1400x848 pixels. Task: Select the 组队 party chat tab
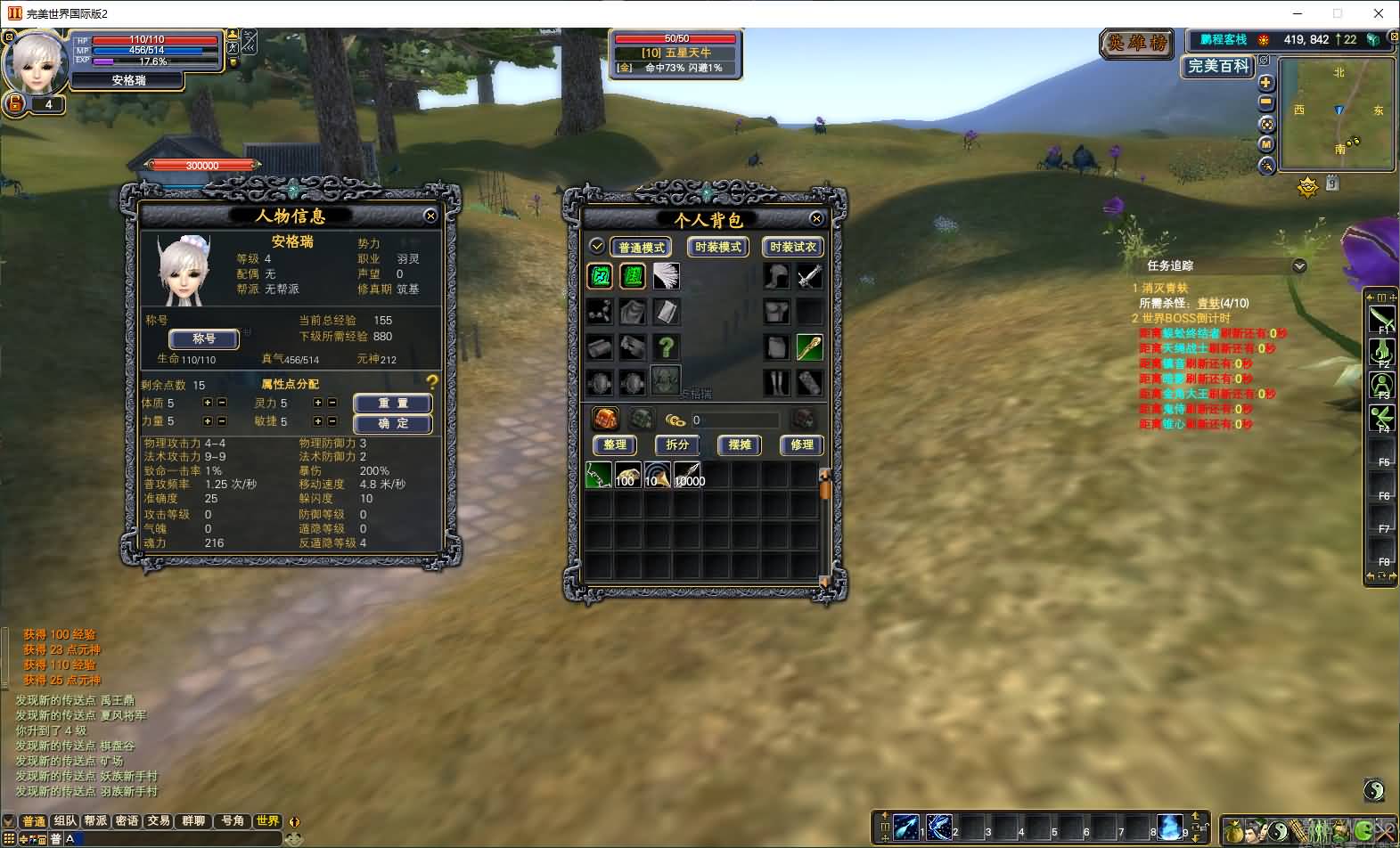click(65, 820)
